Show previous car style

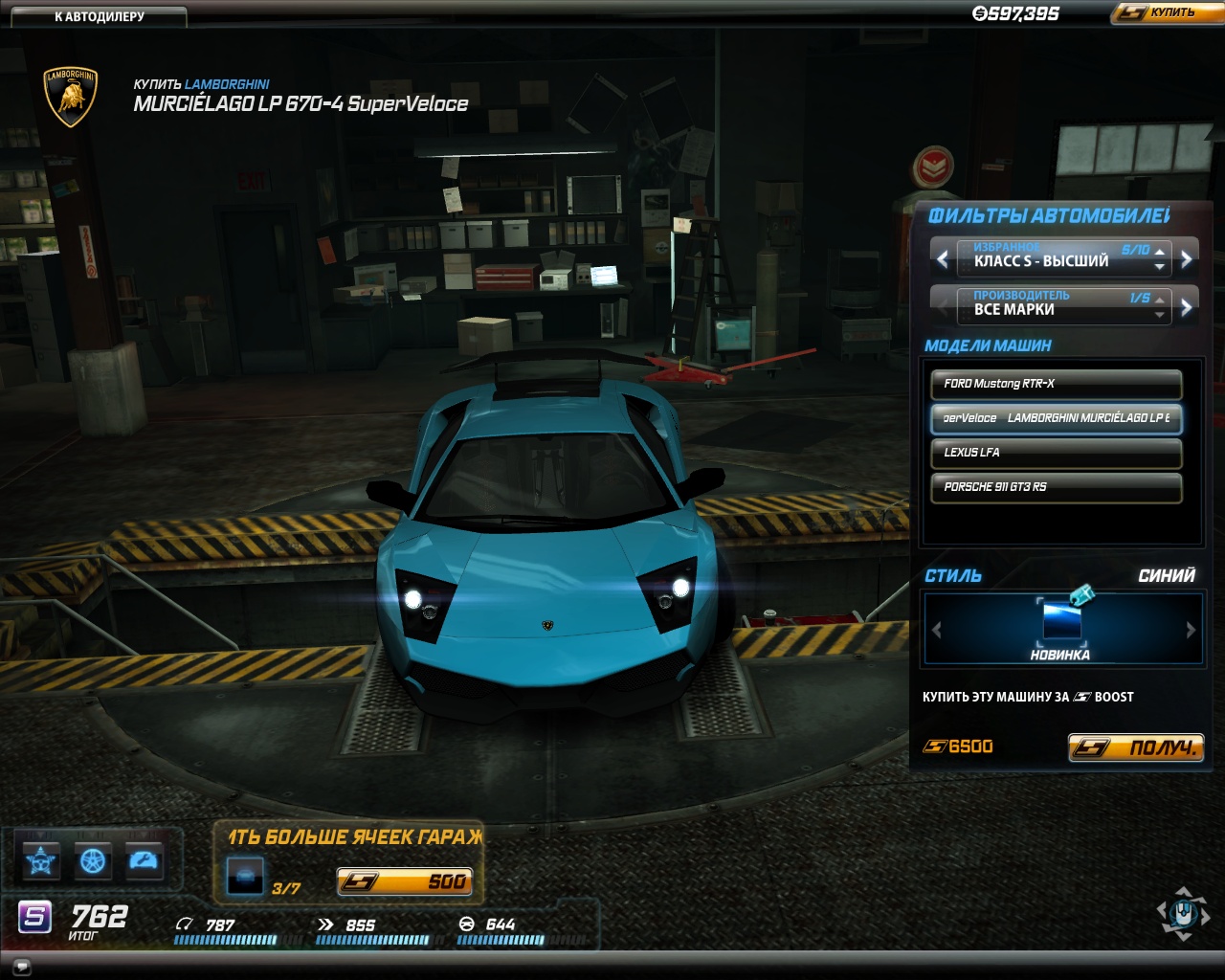click(937, 630)
